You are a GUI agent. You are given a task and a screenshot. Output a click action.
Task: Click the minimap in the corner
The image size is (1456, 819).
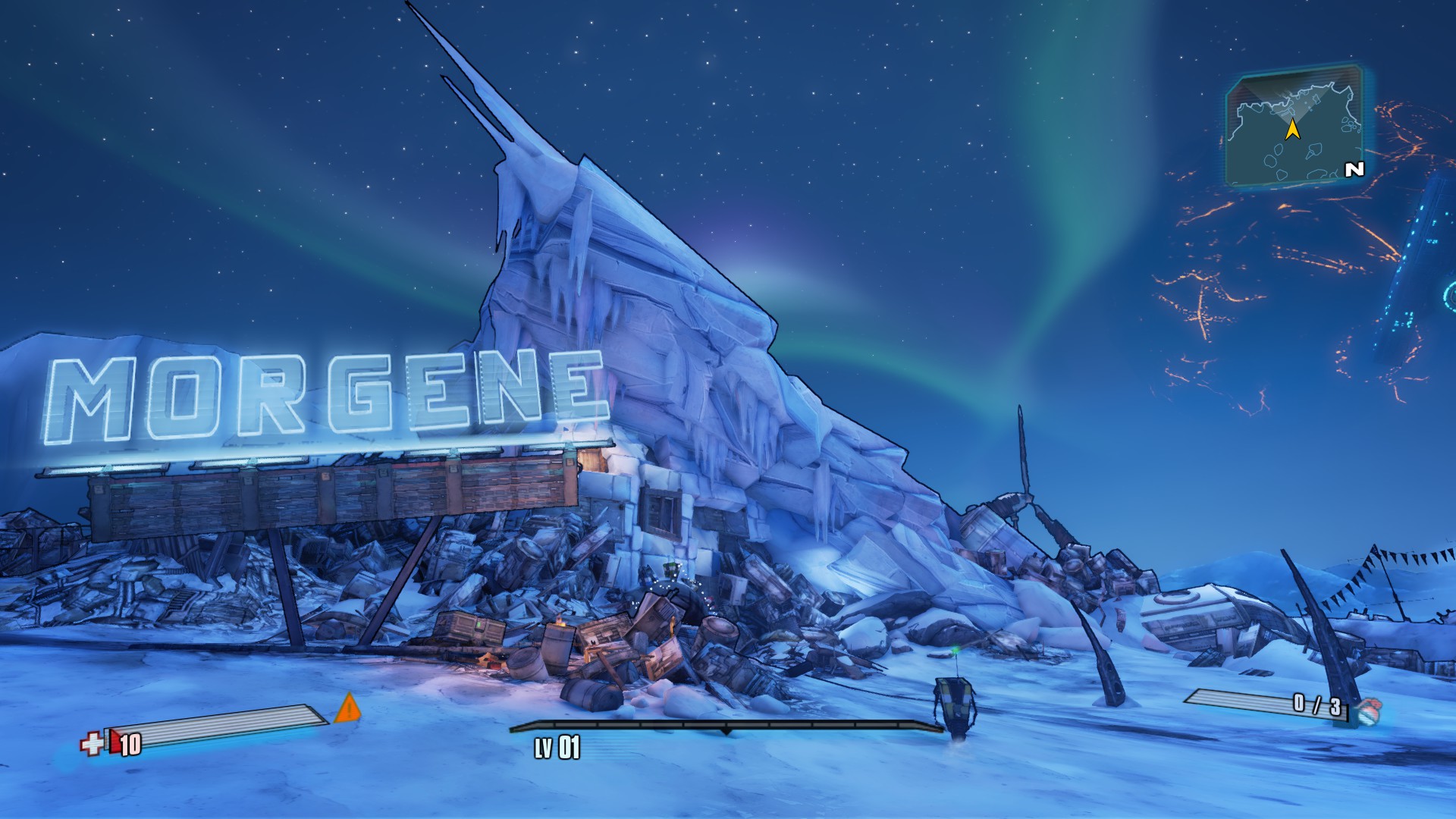[1294, 127]
